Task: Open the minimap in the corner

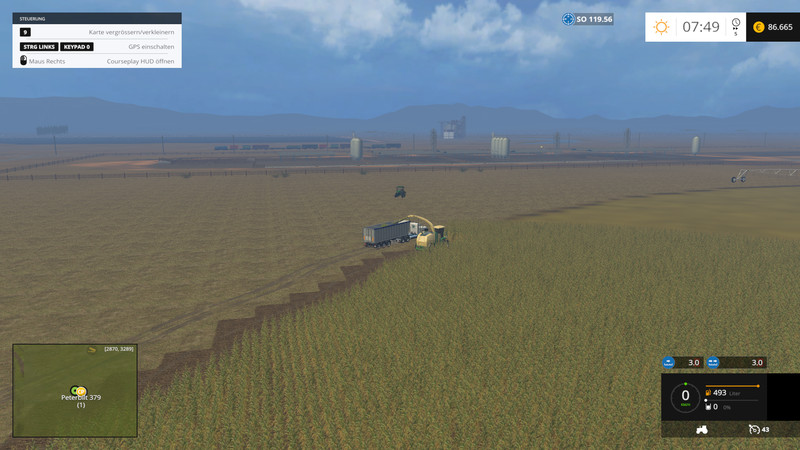Action: (75, 390)
